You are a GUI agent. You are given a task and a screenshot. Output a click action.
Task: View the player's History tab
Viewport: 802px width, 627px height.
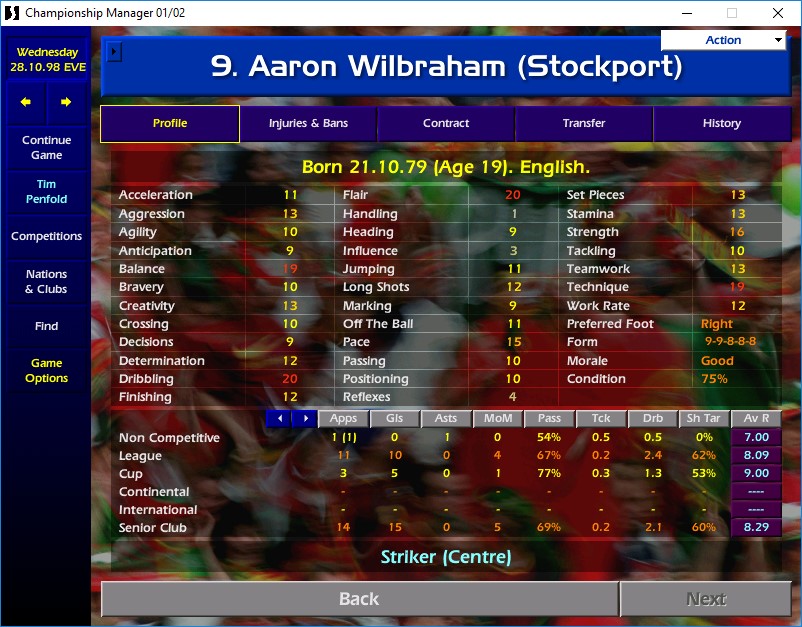(721, 124)
